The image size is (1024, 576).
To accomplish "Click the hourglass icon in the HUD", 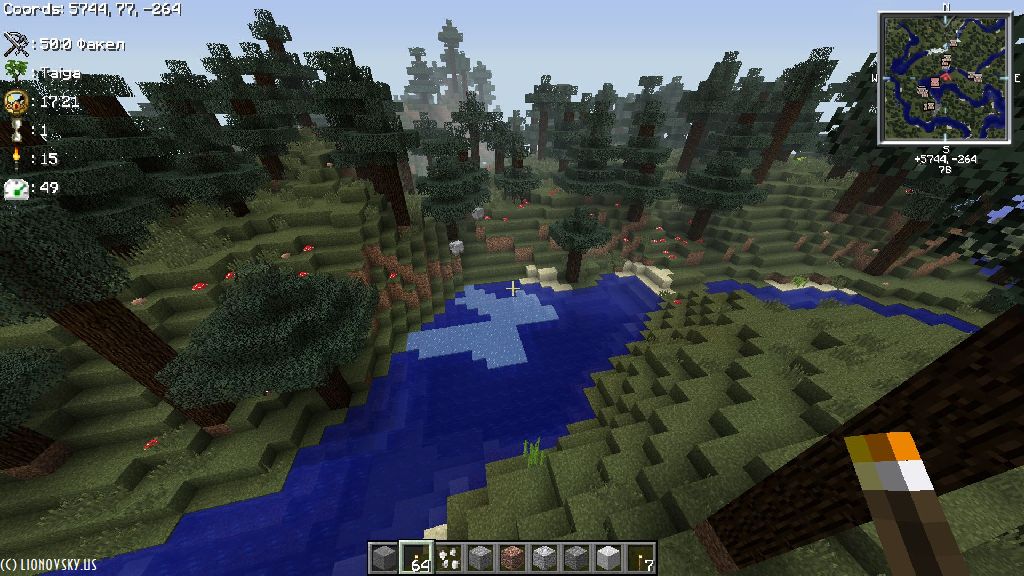I will [x=16, y=130].
